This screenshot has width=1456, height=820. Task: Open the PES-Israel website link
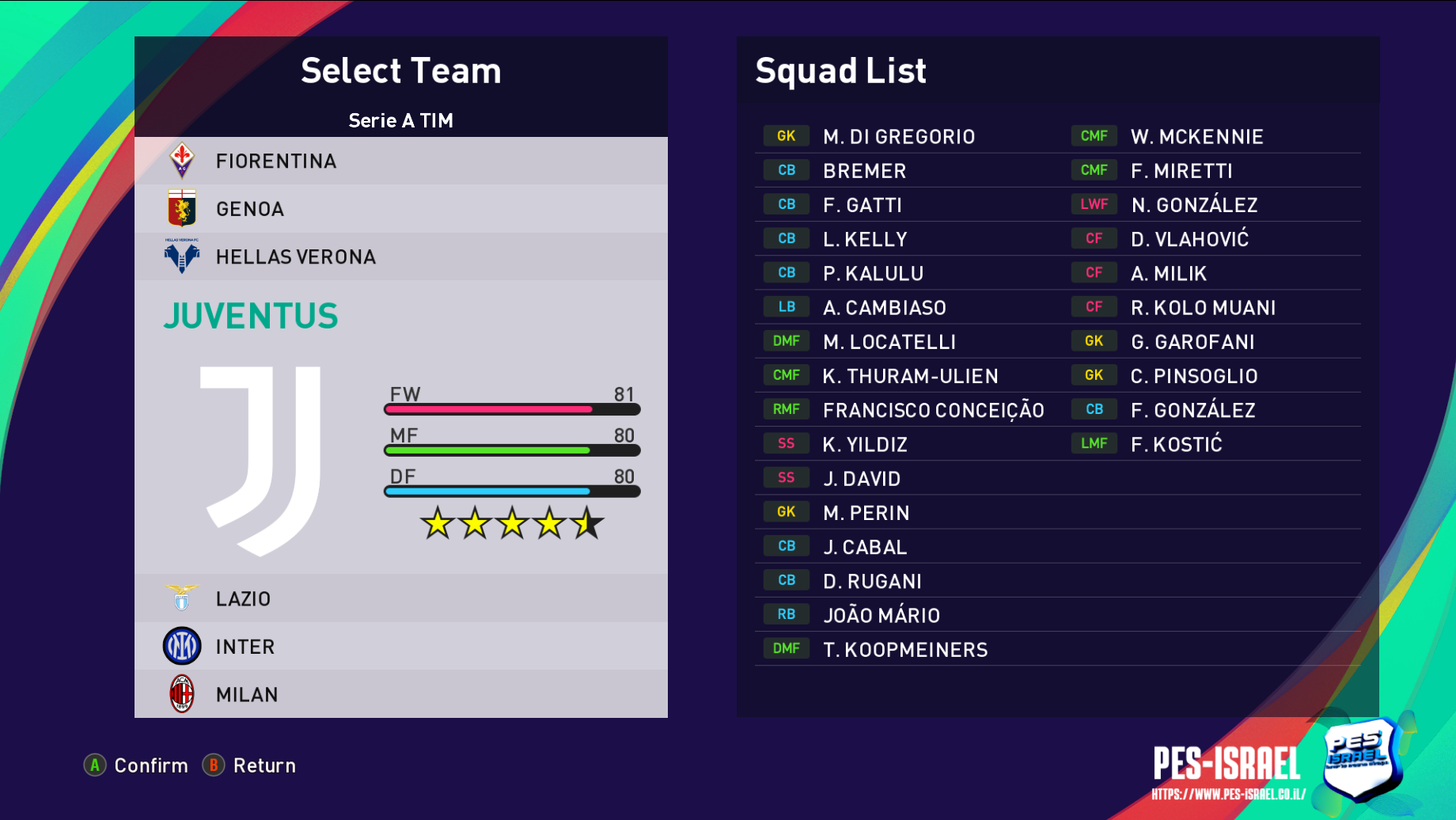1228,794
